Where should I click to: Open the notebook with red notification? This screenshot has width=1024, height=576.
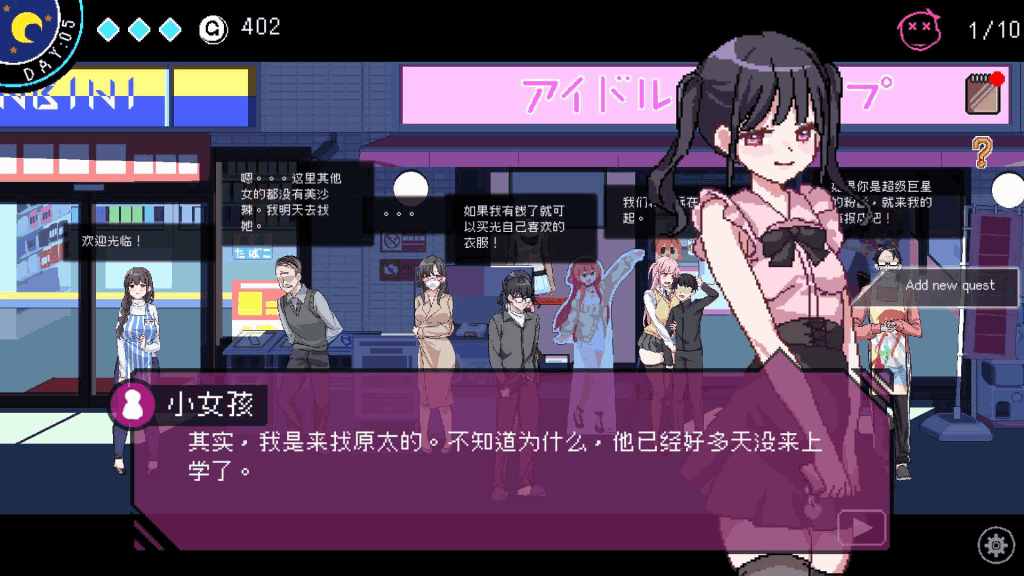pos(985,92)
